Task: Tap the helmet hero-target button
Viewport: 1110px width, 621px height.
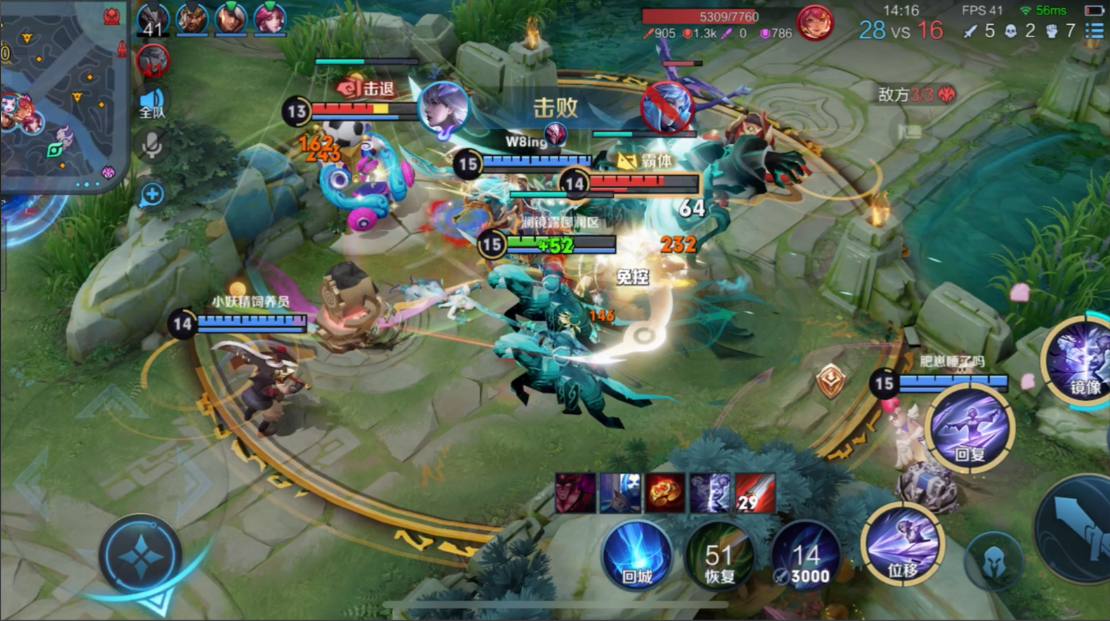Action: (x=994, y=561)
